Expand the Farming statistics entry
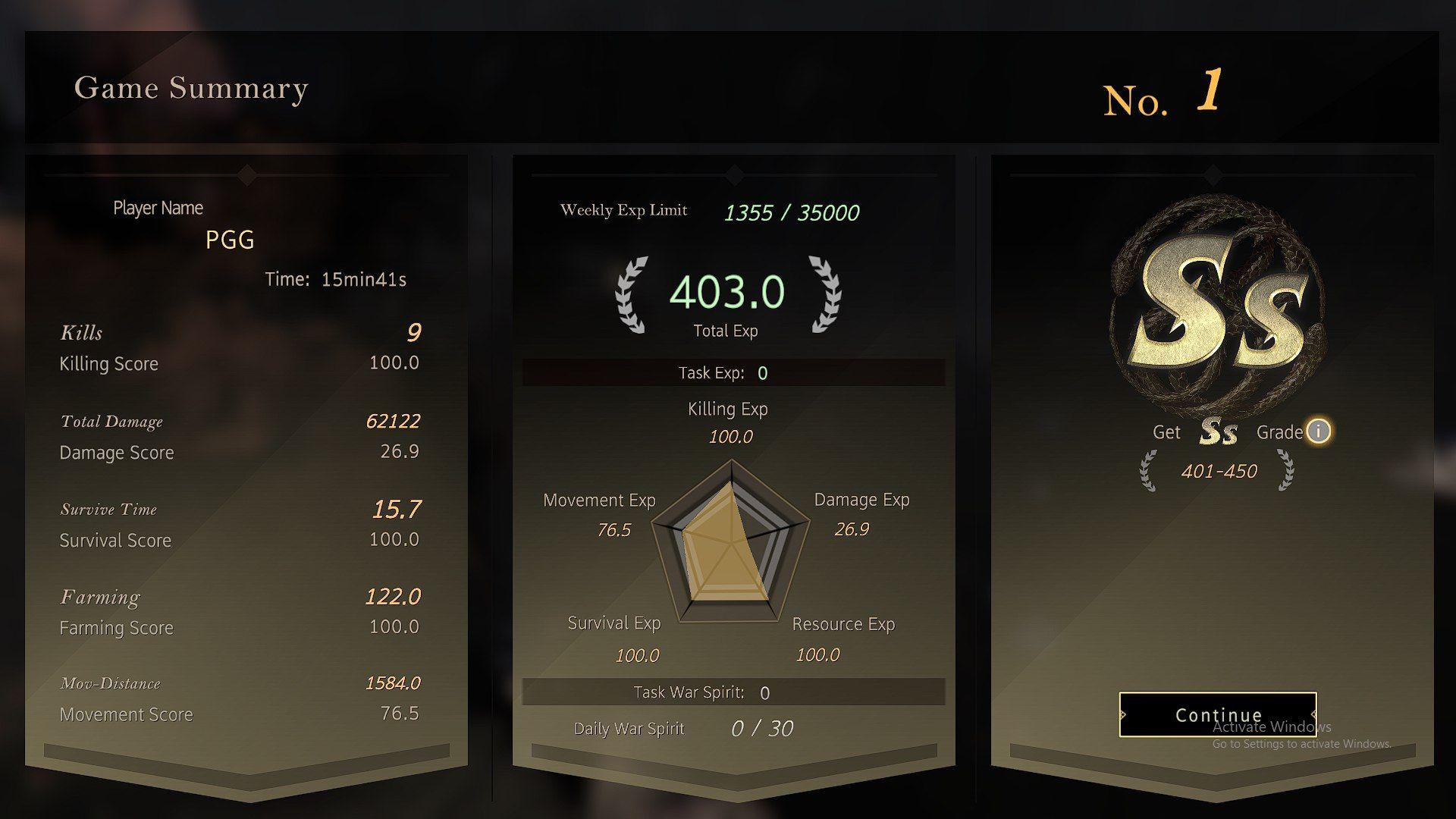 (x=100, y=597)
